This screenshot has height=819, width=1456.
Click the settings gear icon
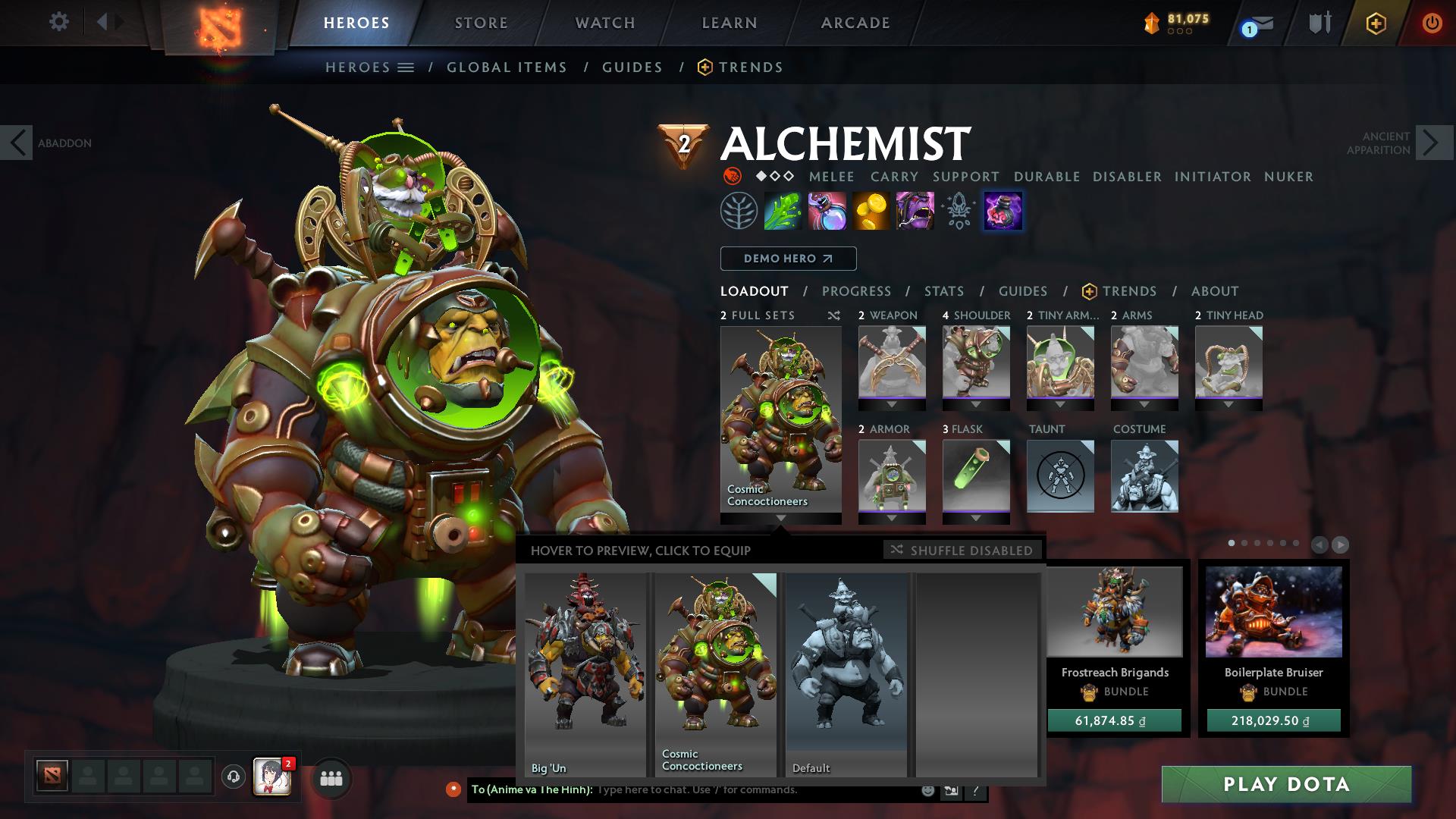point(59,22)
